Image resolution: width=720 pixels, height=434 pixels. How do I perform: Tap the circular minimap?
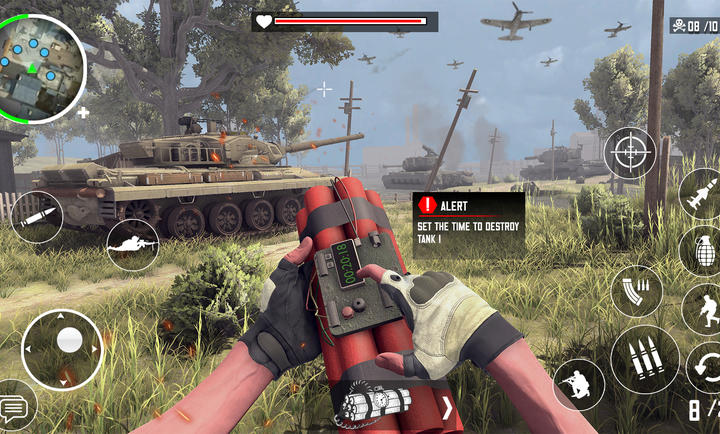tap(41, 68)
